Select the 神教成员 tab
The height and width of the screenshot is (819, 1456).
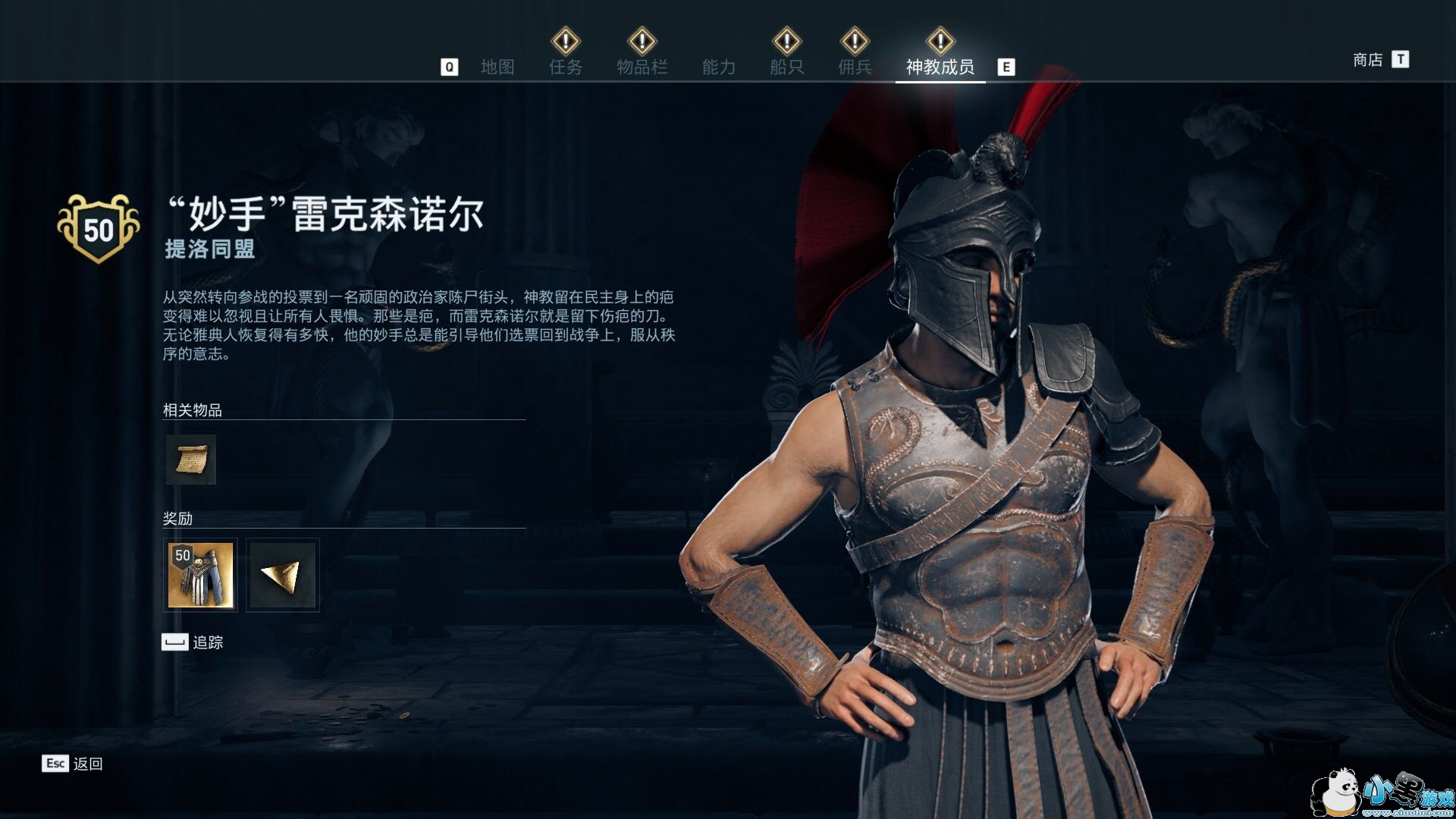(x=940, y=67)
